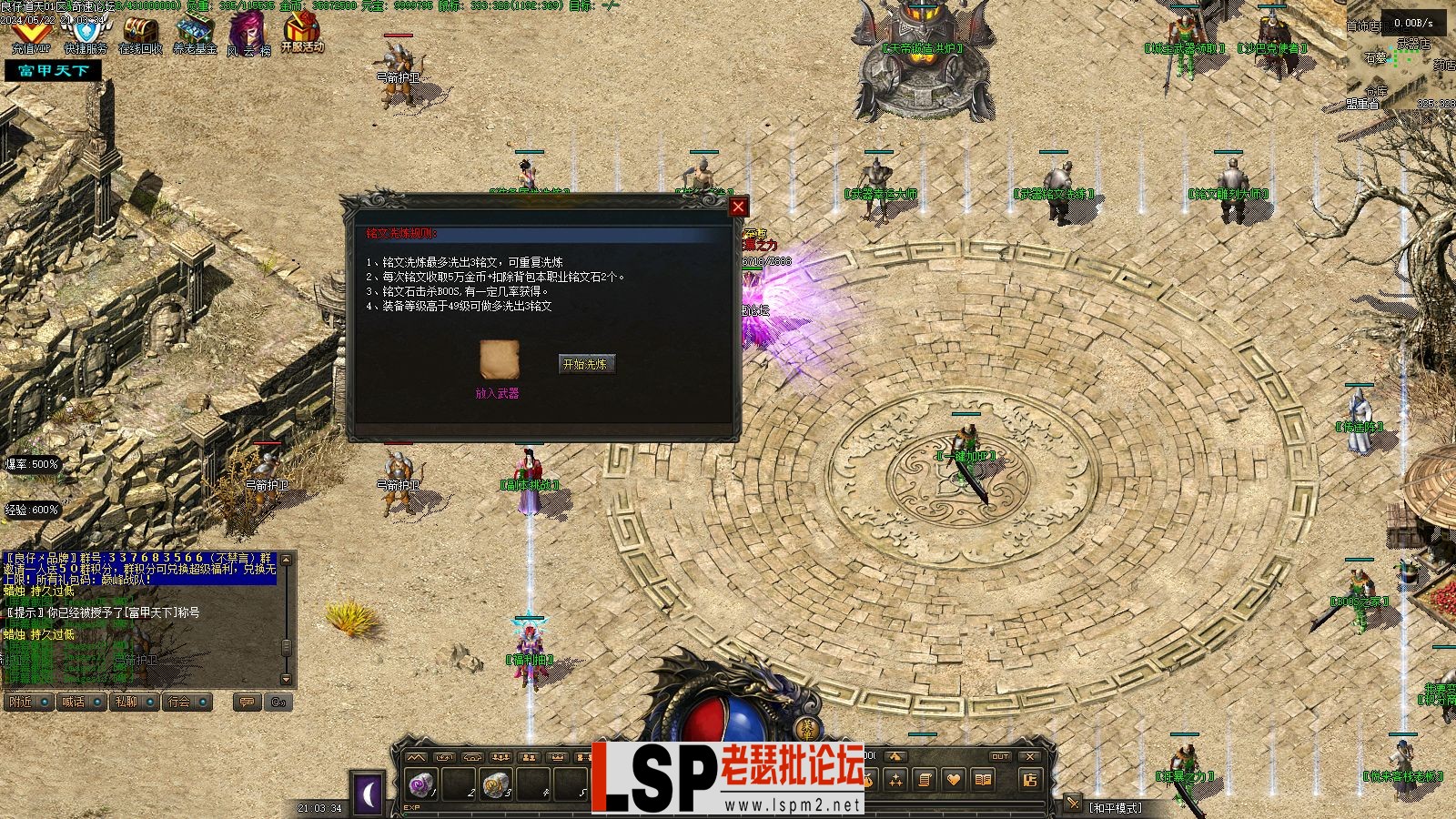Click the chat scrollbar up arrow
Viewport: 1456px width, 819px height.
click(x=286, y=560)
